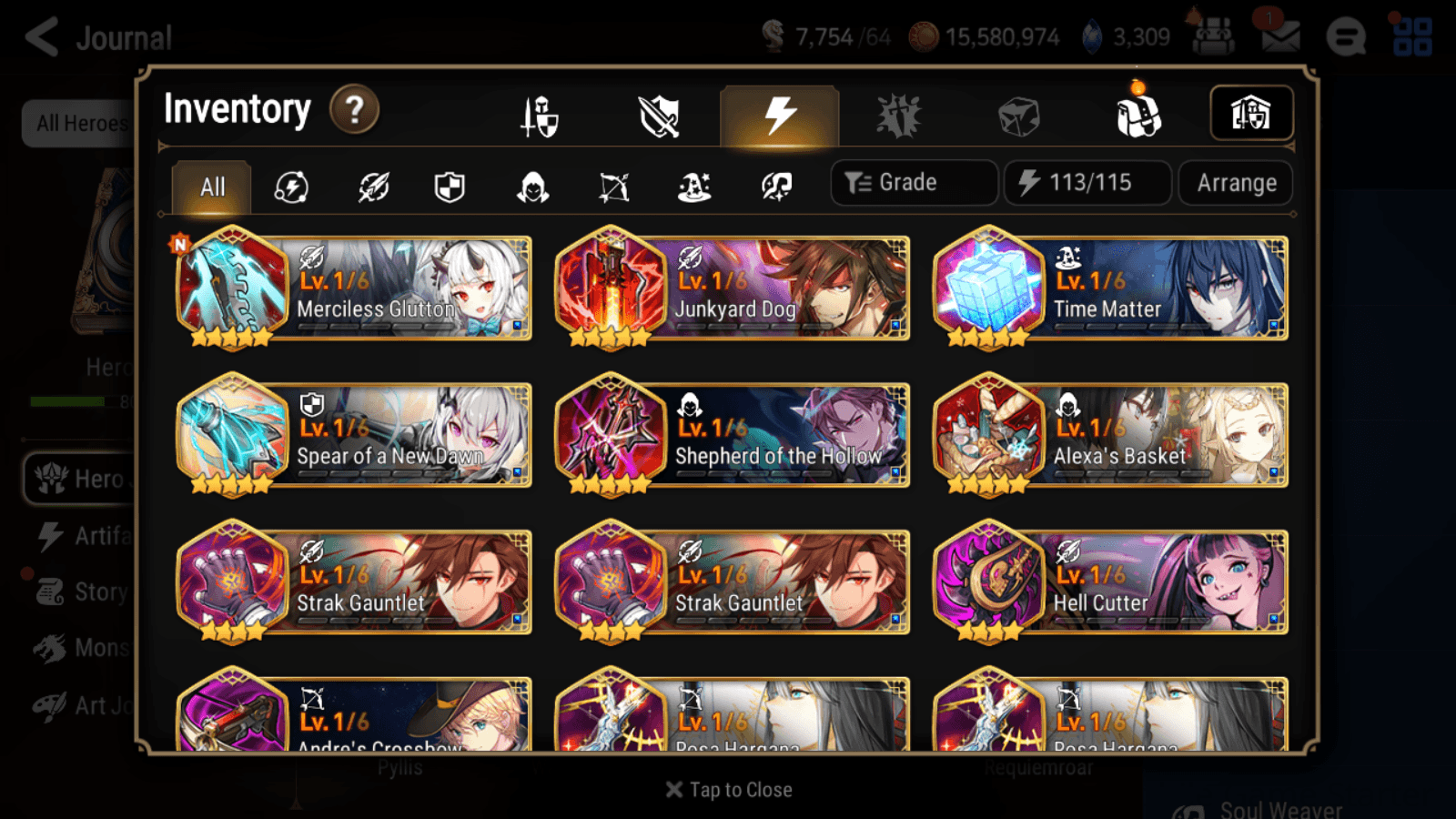The height and width of the screenshot is (819, 1456).
Task: Open the Inventory help question mark
Action: tap(354, 109)
